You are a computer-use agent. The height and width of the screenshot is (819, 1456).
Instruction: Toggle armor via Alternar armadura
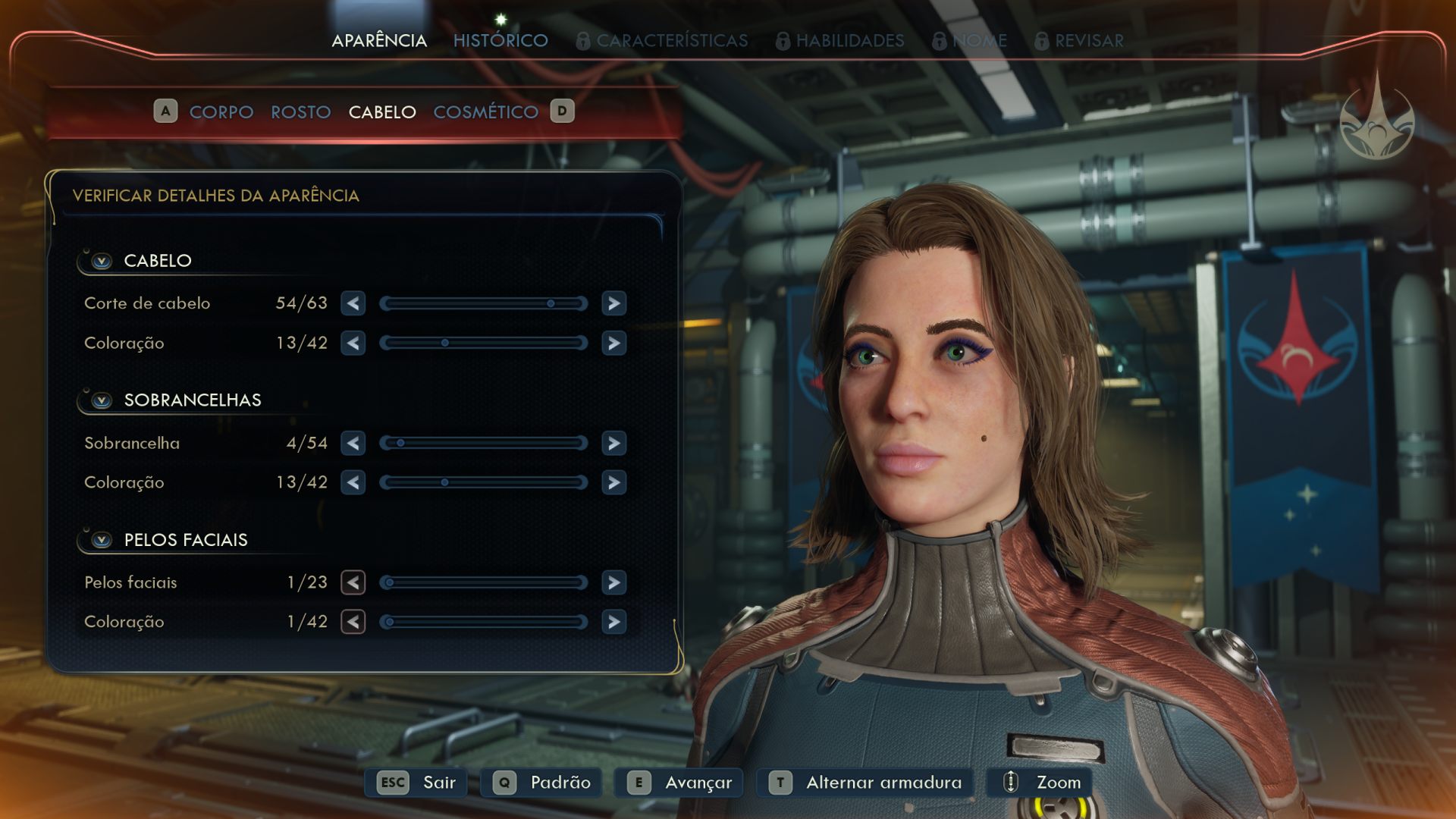pos(865,783)
